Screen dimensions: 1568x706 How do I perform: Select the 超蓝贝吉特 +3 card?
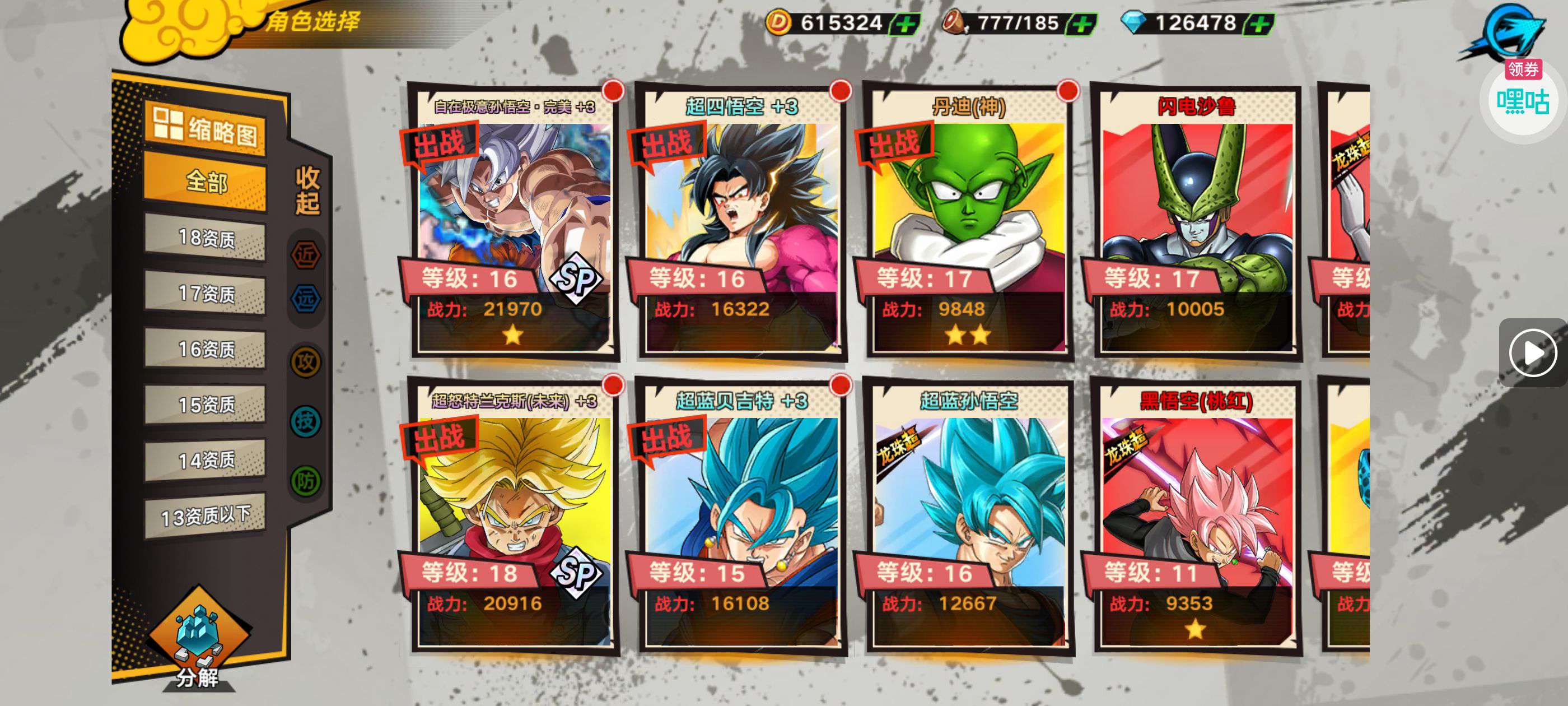[741, 518]
